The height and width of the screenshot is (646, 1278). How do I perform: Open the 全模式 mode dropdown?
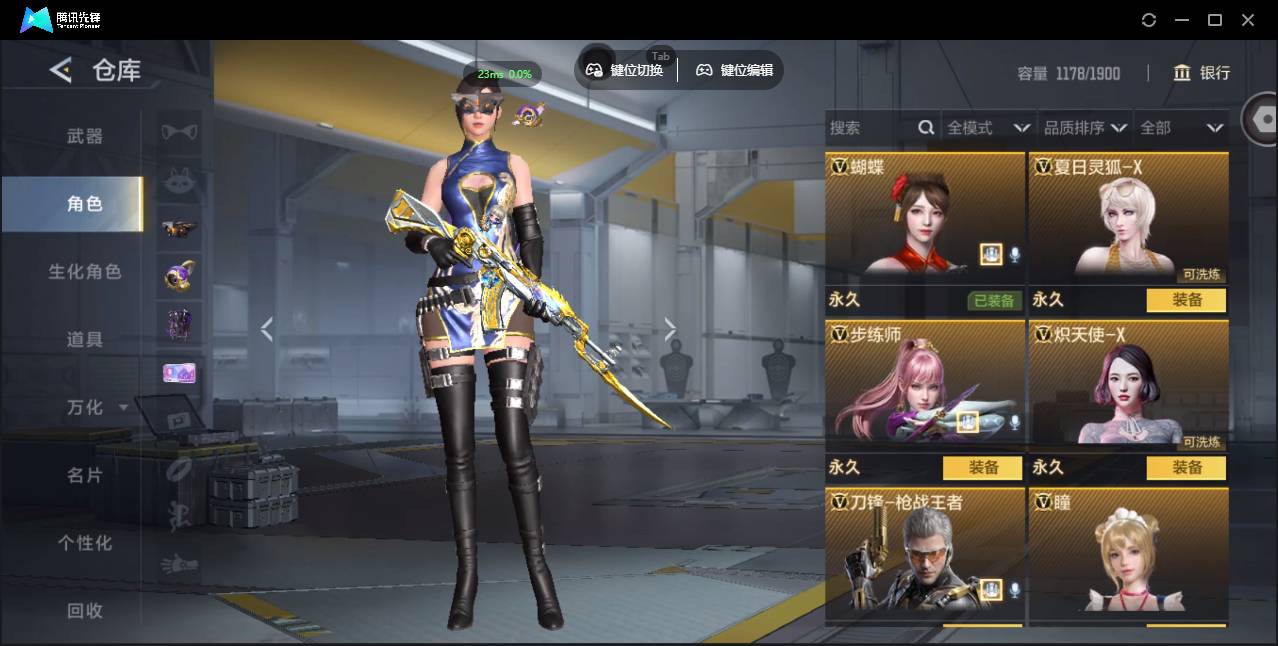[988, 128]
